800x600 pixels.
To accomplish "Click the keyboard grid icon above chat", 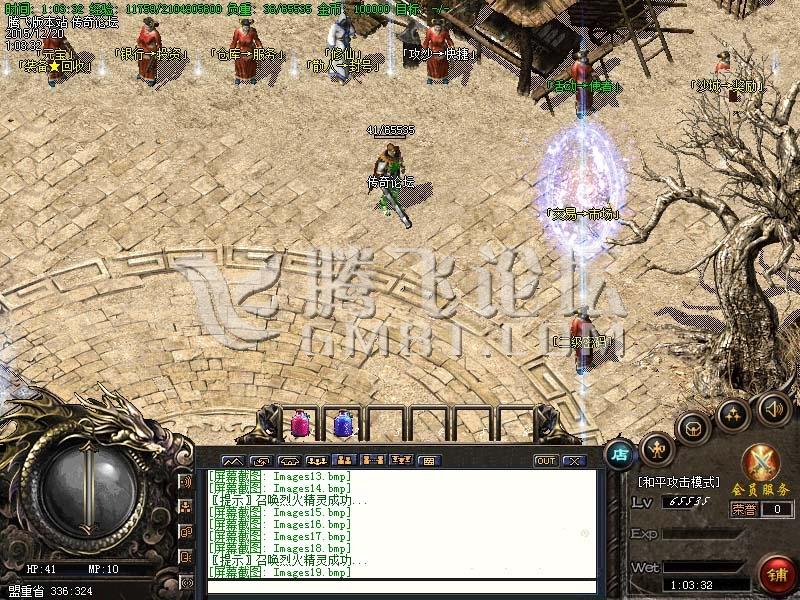I will [x=429, y=461].
